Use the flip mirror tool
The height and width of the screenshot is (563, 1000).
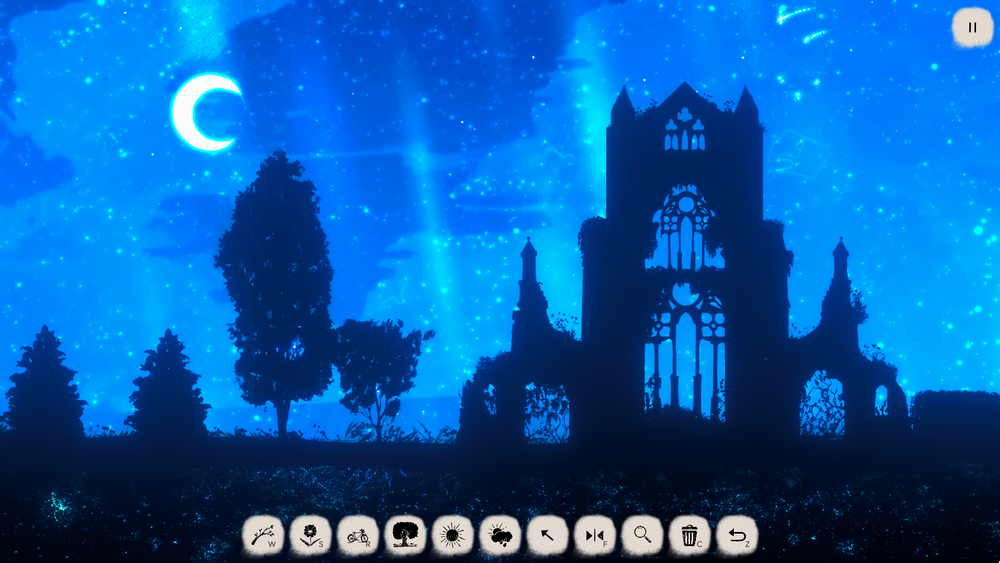[594, 536]
